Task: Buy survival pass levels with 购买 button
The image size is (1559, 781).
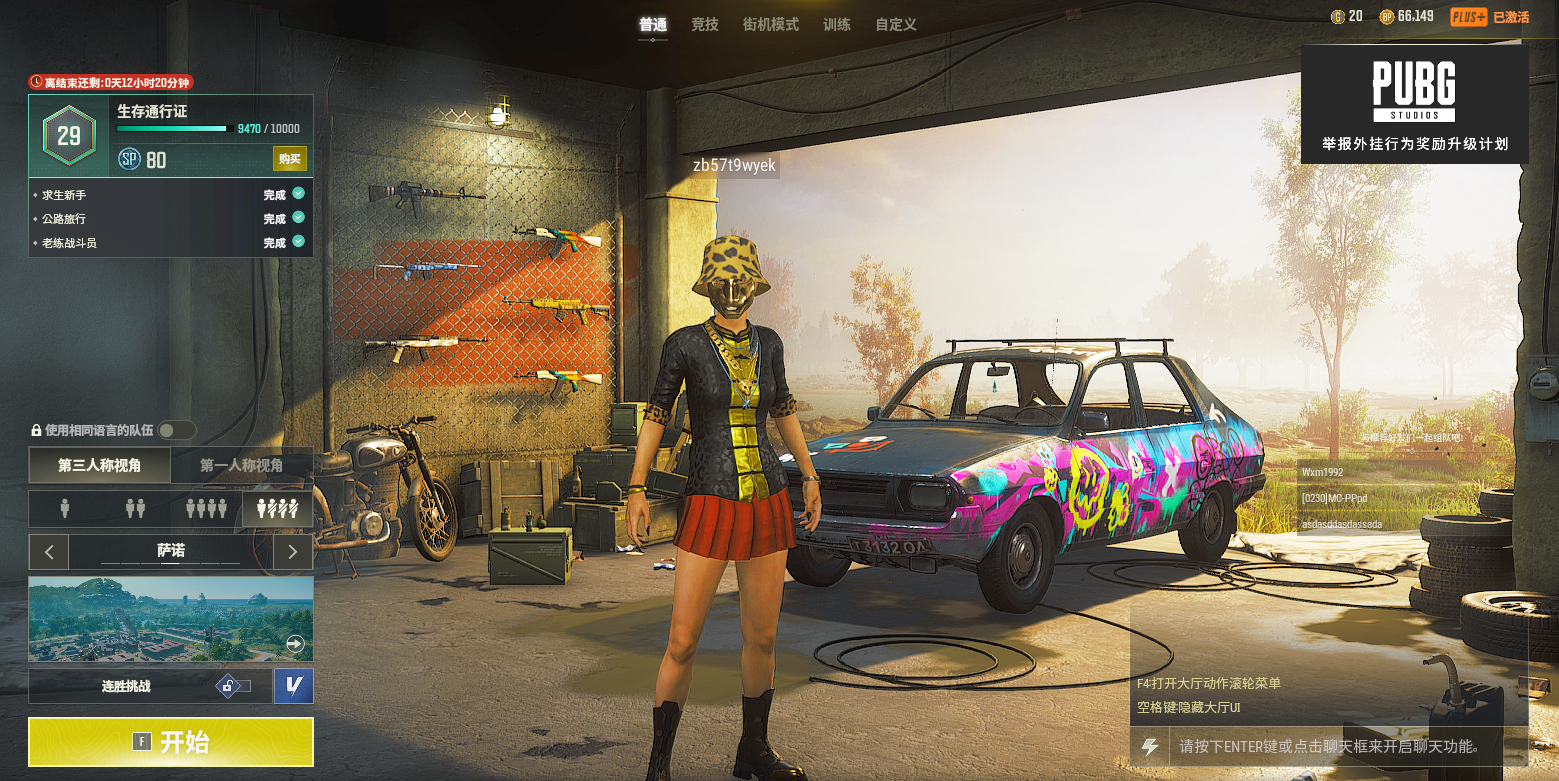Action: (x=290, y=159)
